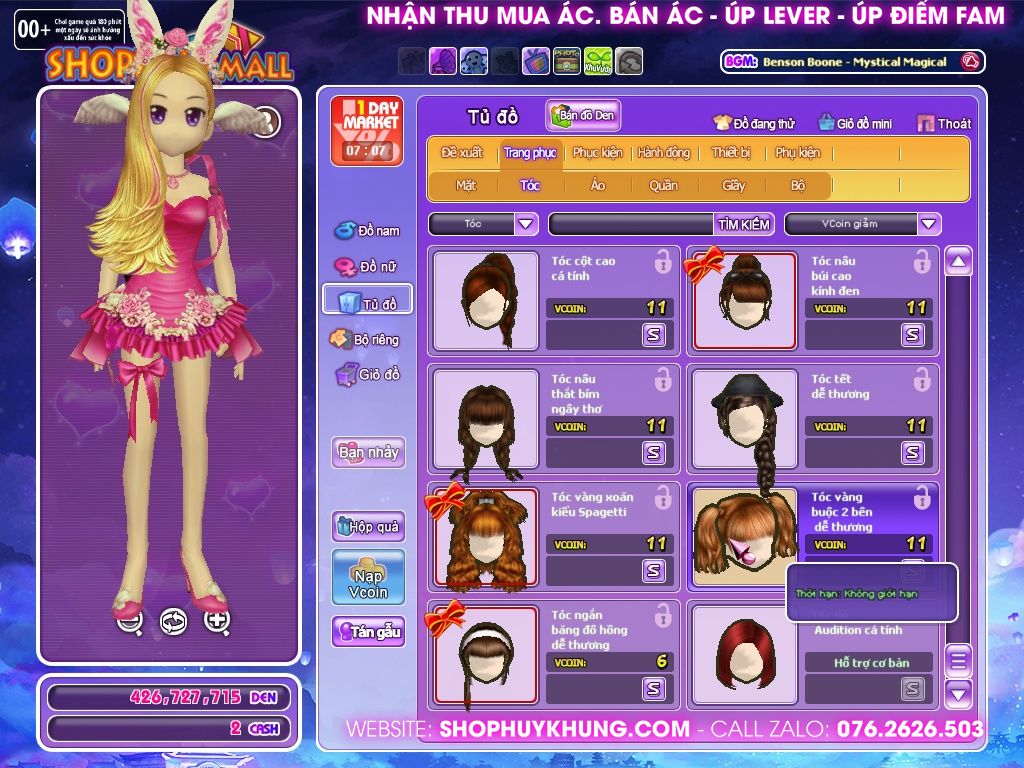Open the Hộp quà gift box
1024x768 pixels.
point(368,526)
